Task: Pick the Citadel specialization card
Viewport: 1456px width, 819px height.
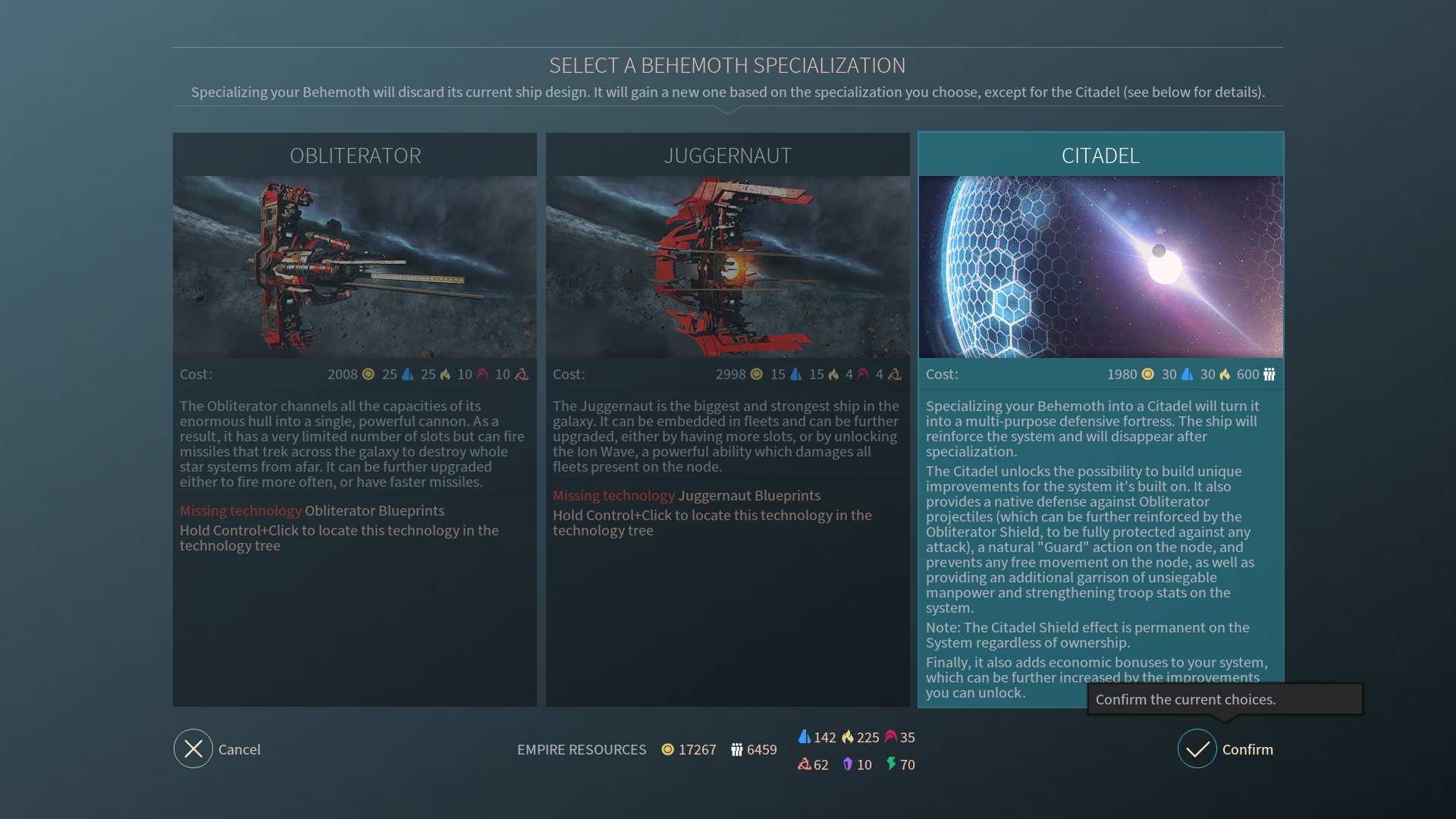Action: click(x=1100, y=267)
